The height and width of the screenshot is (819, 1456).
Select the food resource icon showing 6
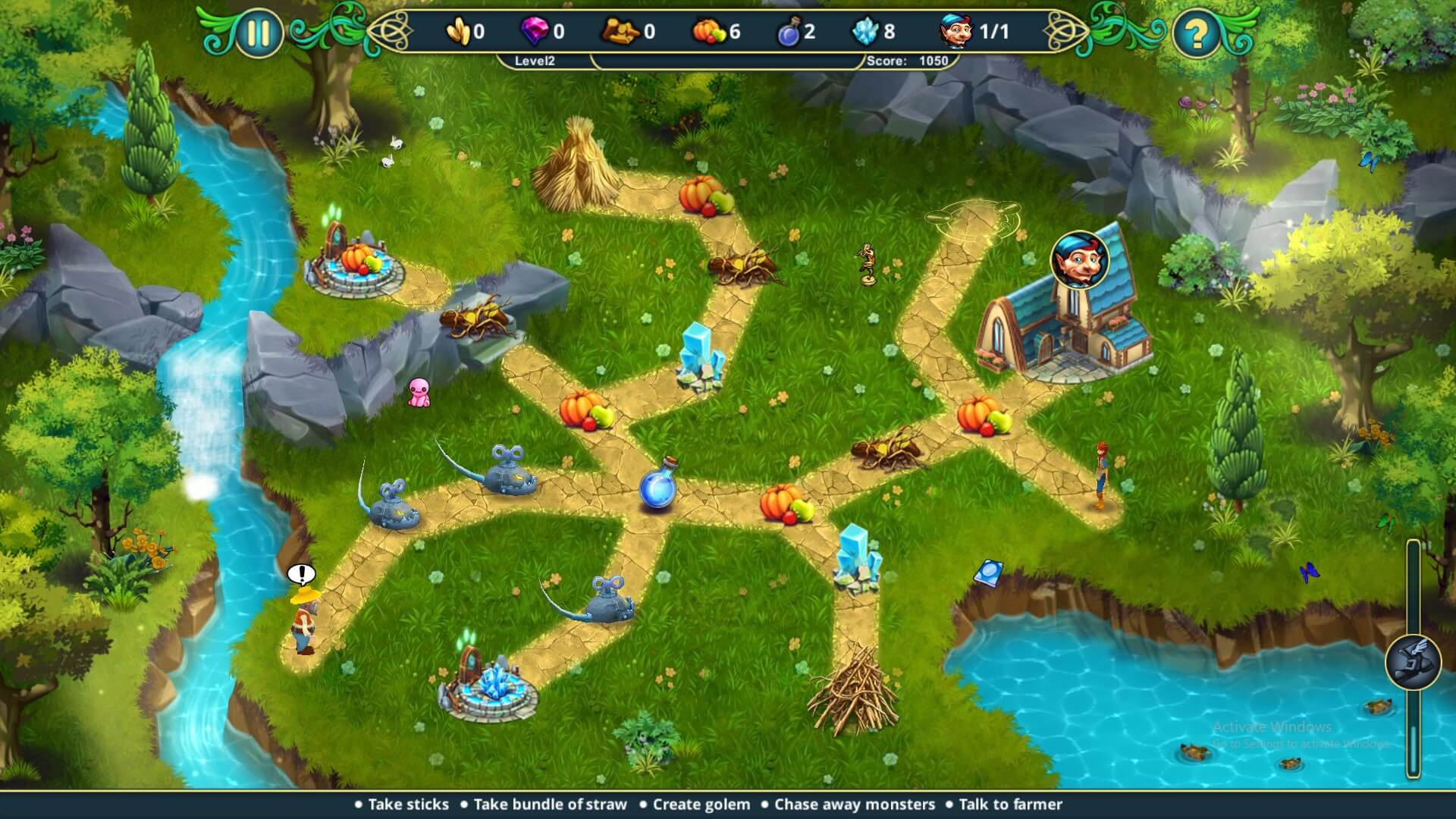[x=711, y=32]
